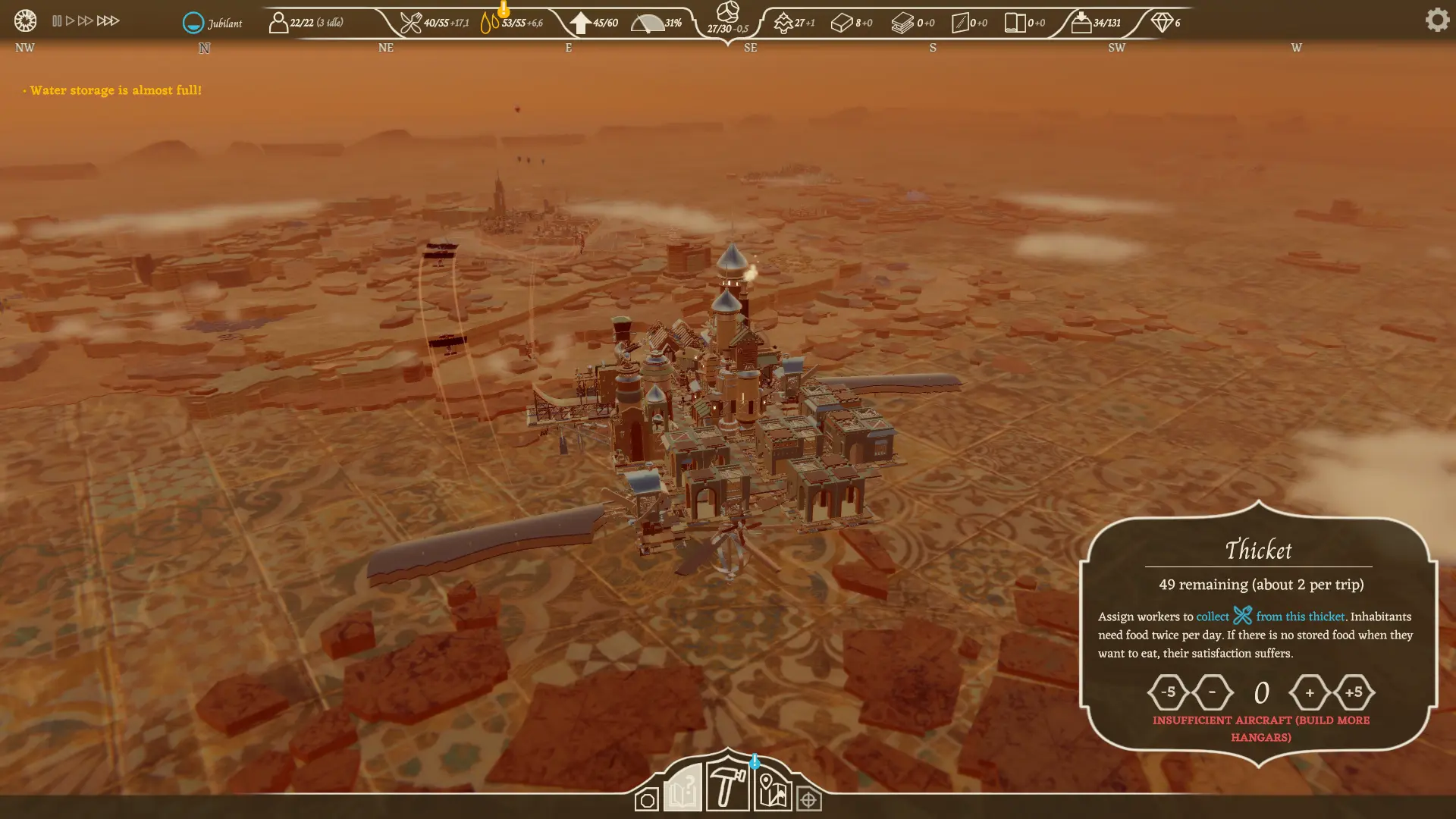
Task: Click the food resource icon
Action: coord(410,23)
